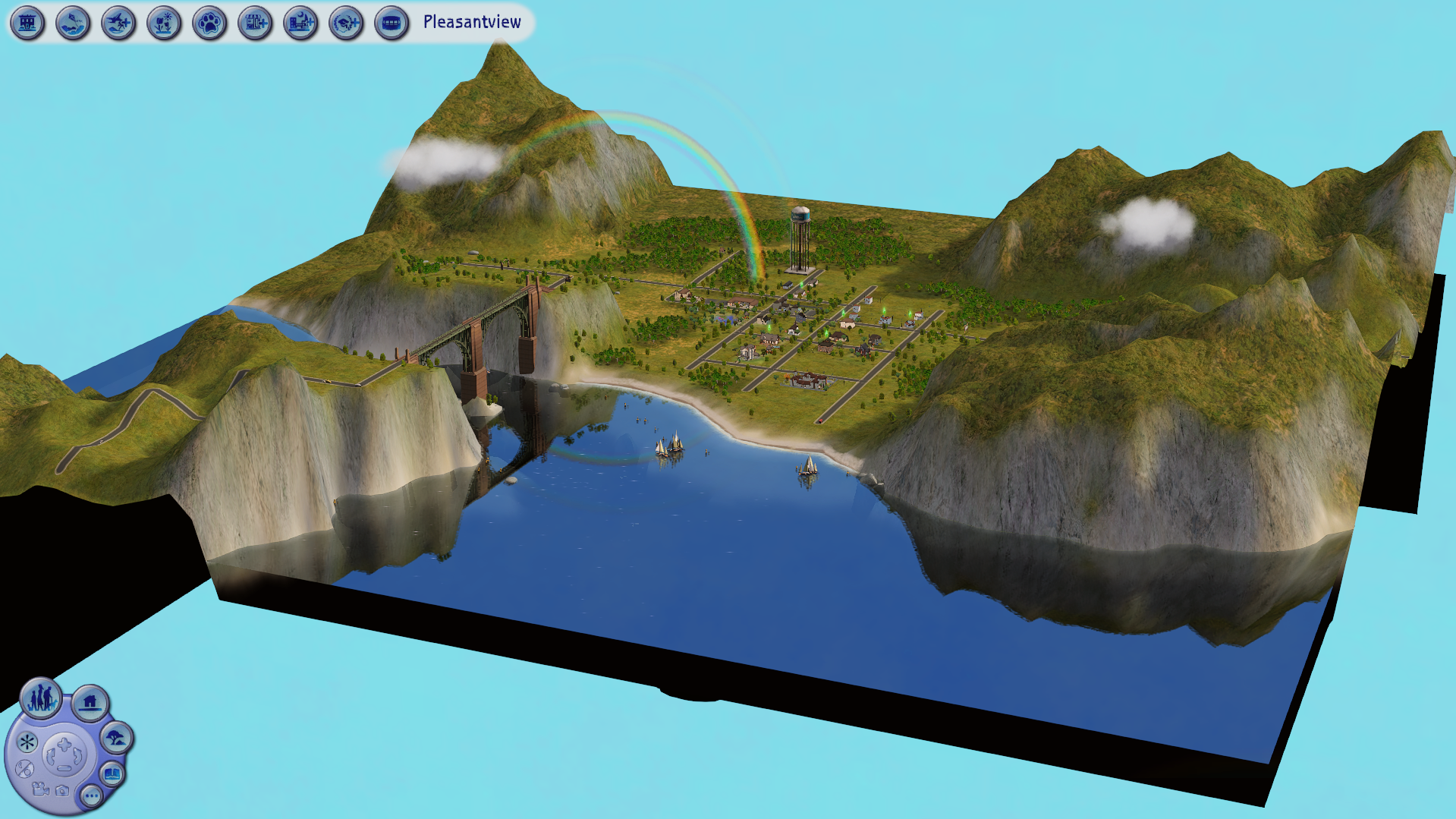
Task: Open the Neighborhood Story book
Action: tap(112, 774)
